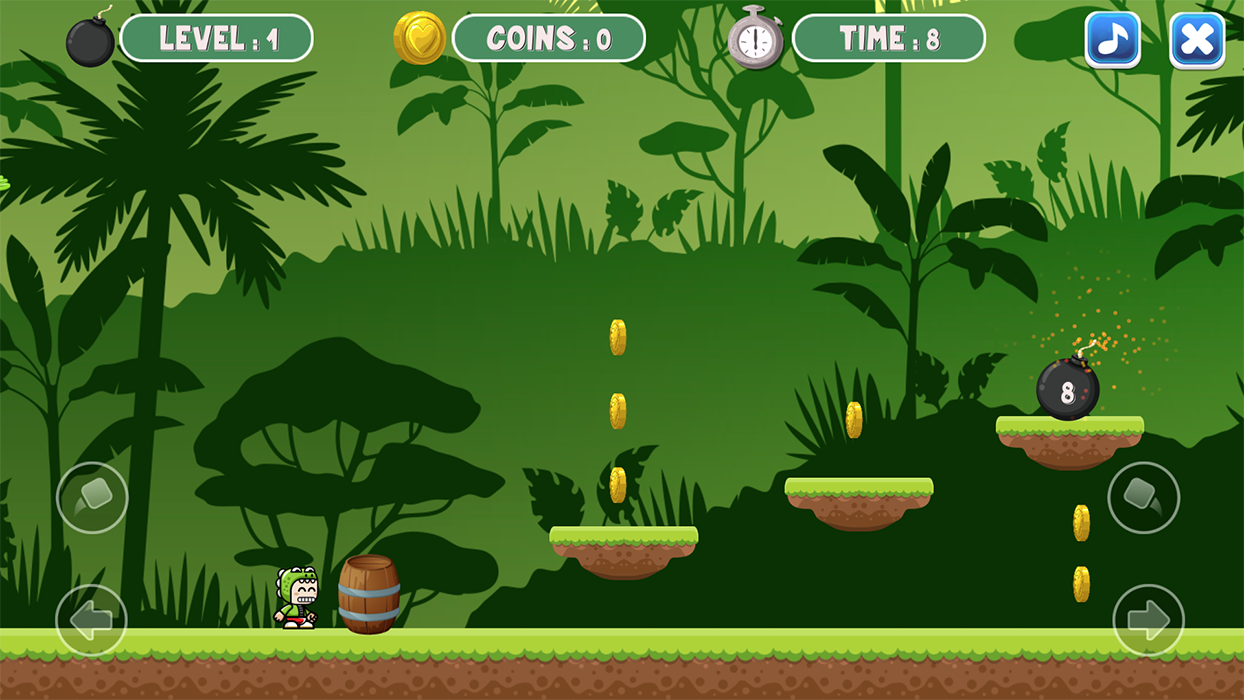Close the game with the X button
The width and height of the screenshot is (1244, 700).
coord(1197,40)
